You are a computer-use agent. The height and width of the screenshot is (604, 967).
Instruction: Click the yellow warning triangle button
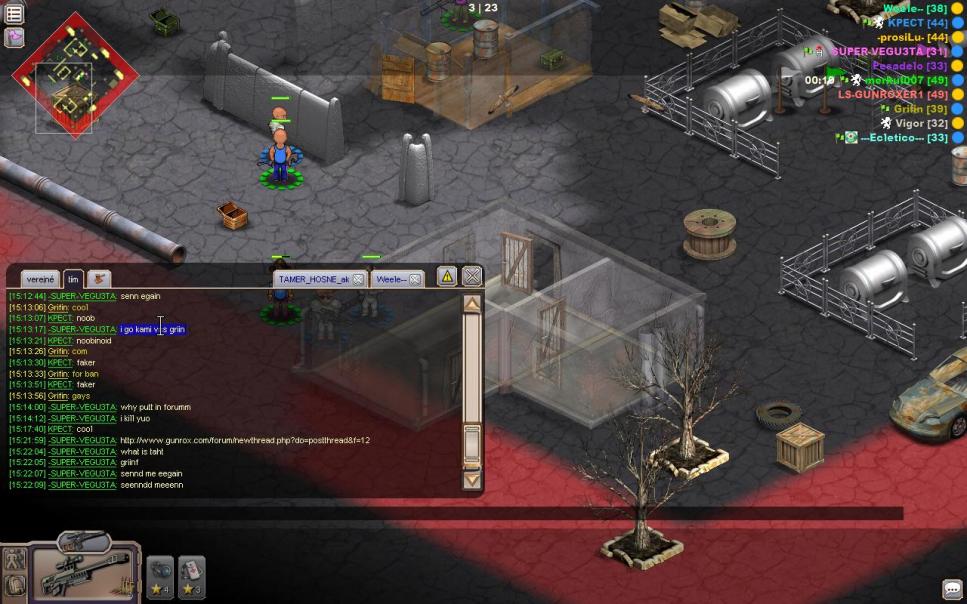click(x=447, y=277)
